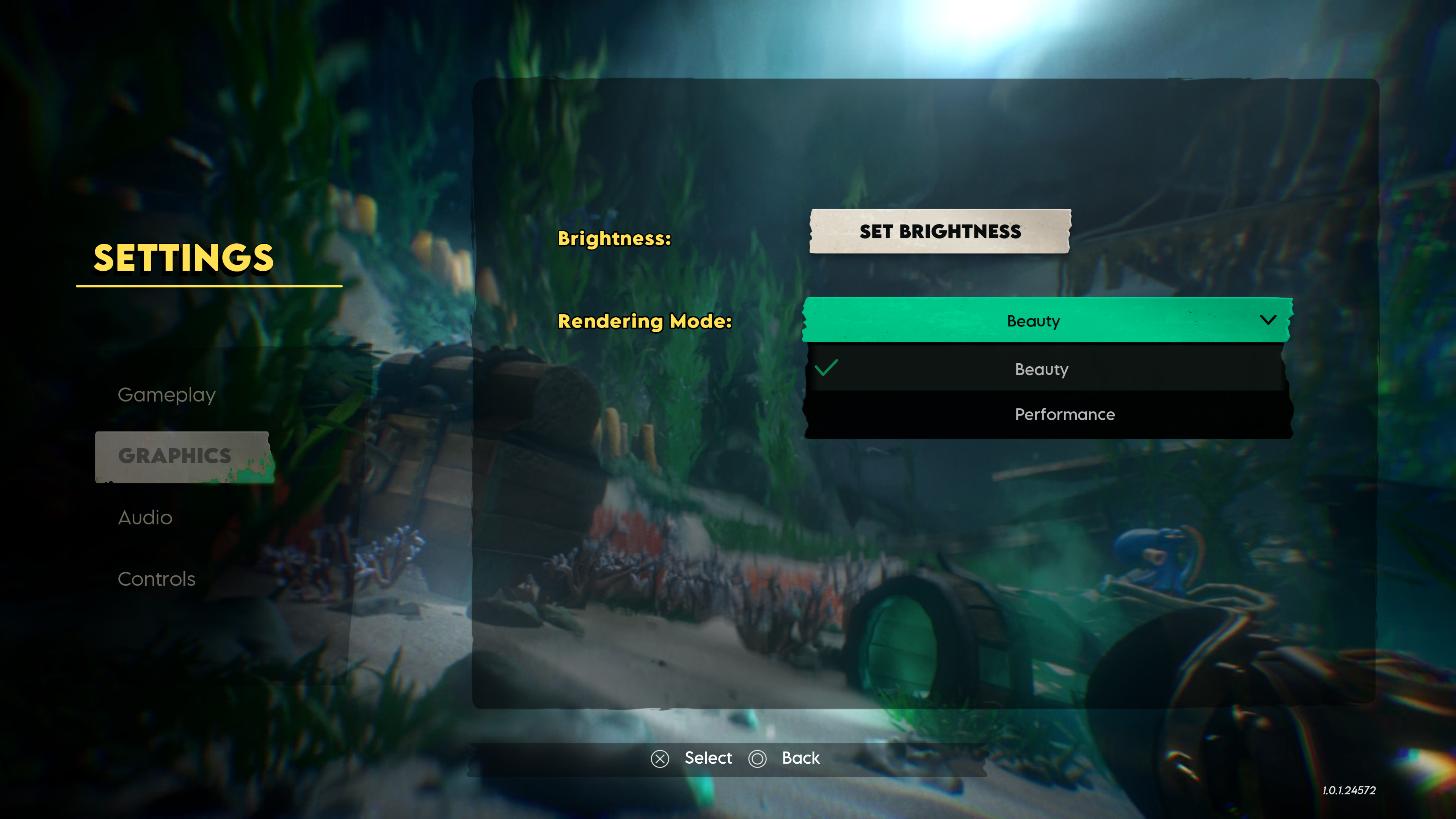Choose the checked Beauty rendering option
Image resolution: width=1456 pixels, height=819 pixels.
[1047, 369]
